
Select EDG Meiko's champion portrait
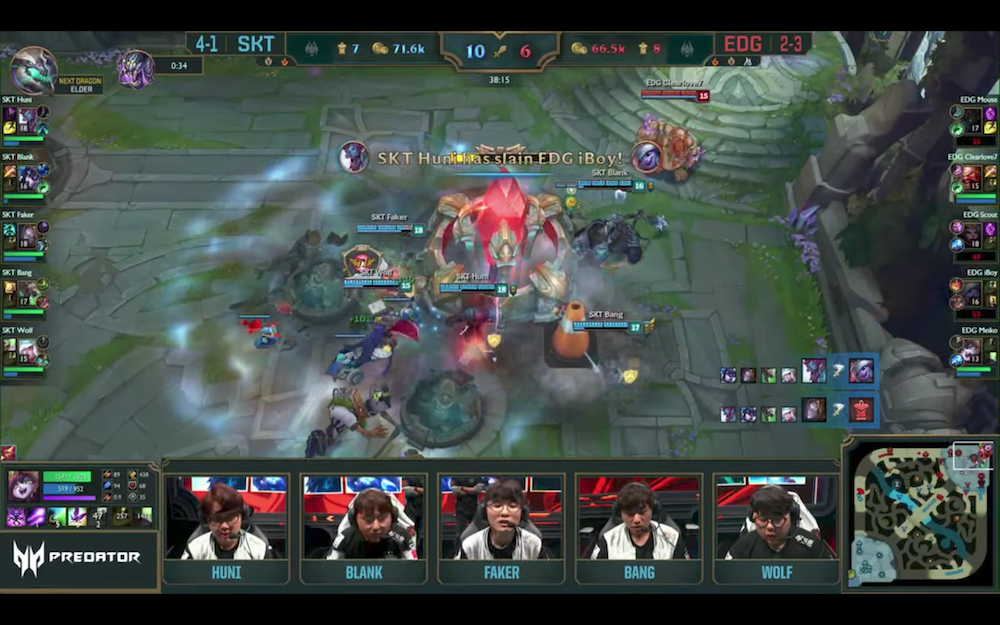(x=972, y=352)
